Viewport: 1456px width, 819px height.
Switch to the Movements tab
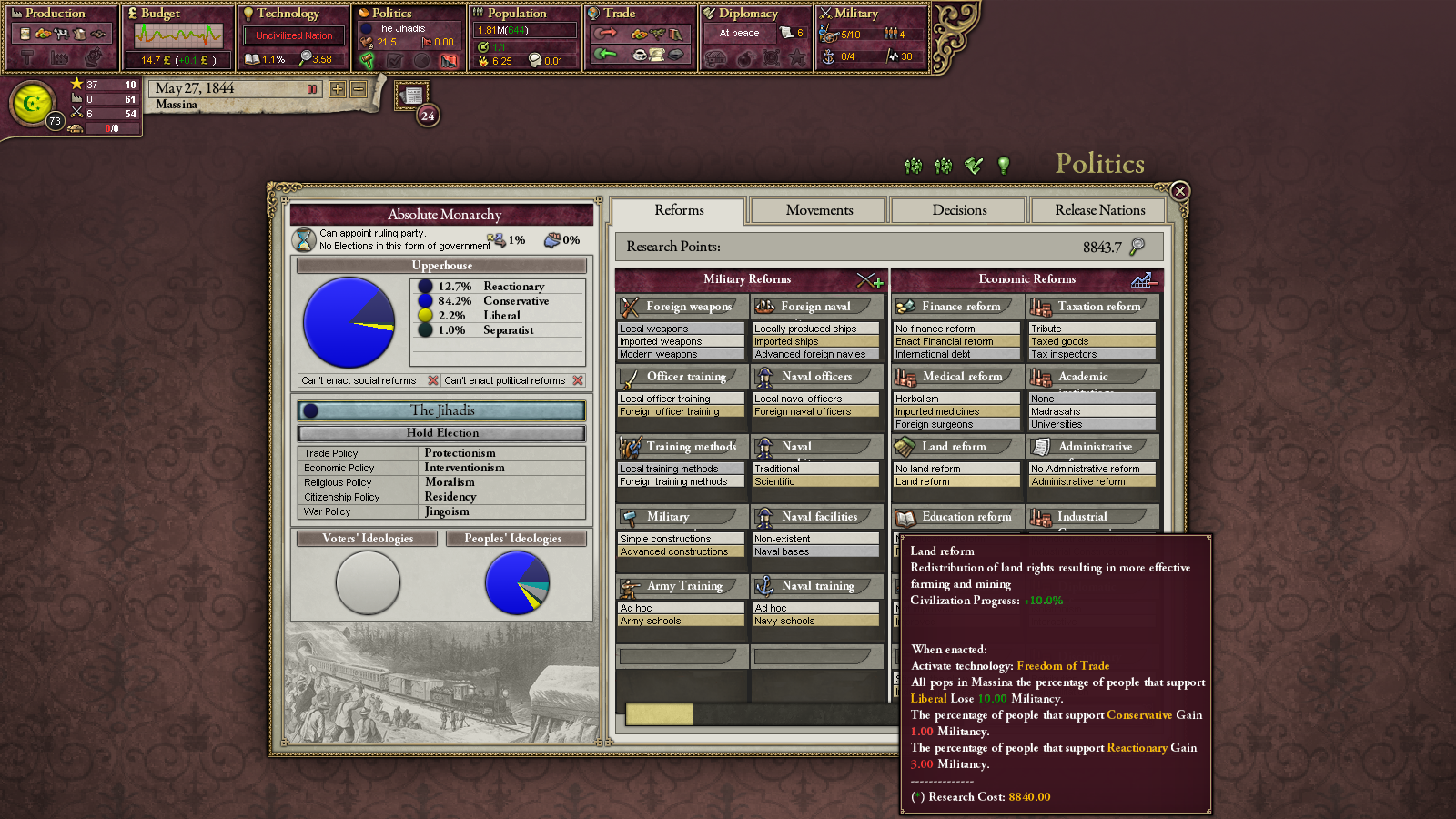tap(819, 210)
